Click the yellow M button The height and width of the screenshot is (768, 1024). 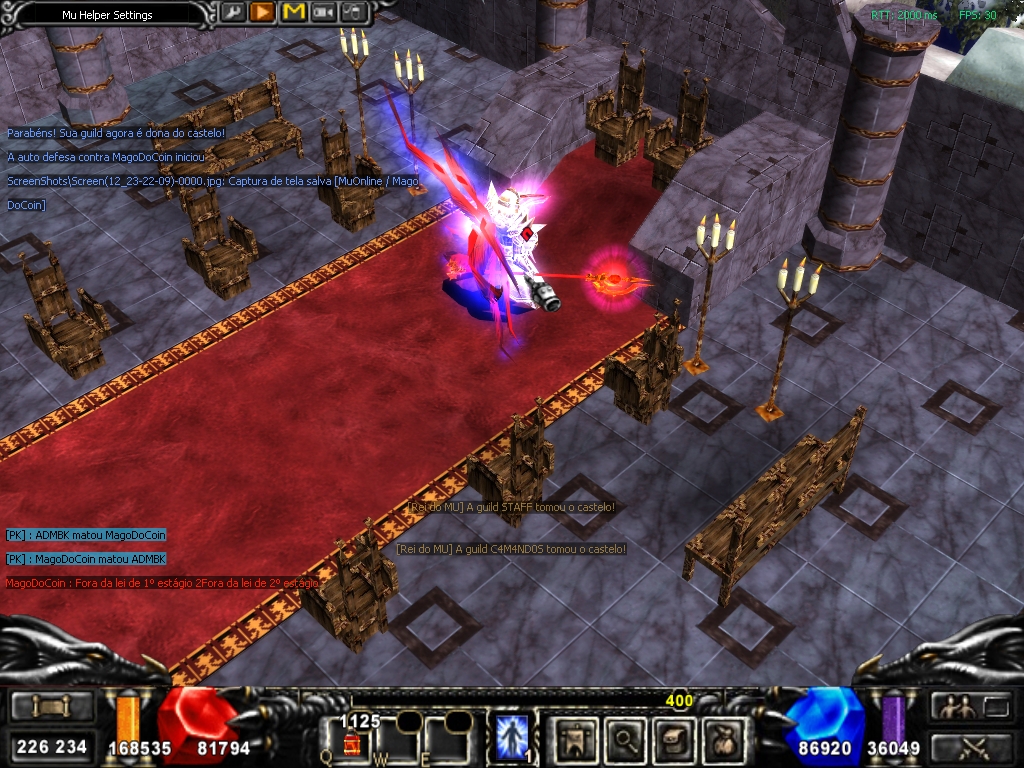tap(293, 13)
